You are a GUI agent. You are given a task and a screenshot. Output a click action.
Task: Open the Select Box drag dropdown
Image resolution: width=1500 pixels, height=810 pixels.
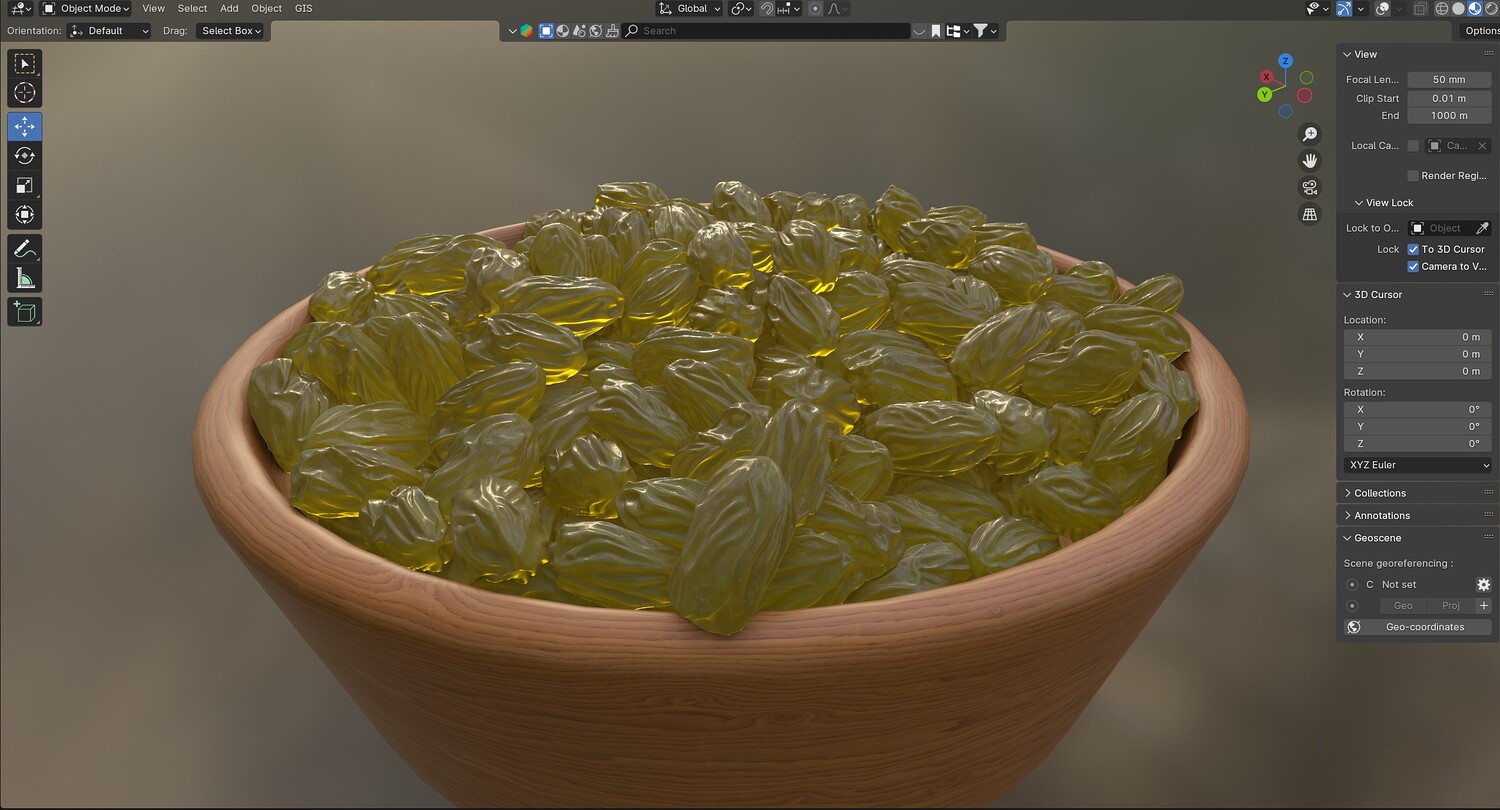231,31
